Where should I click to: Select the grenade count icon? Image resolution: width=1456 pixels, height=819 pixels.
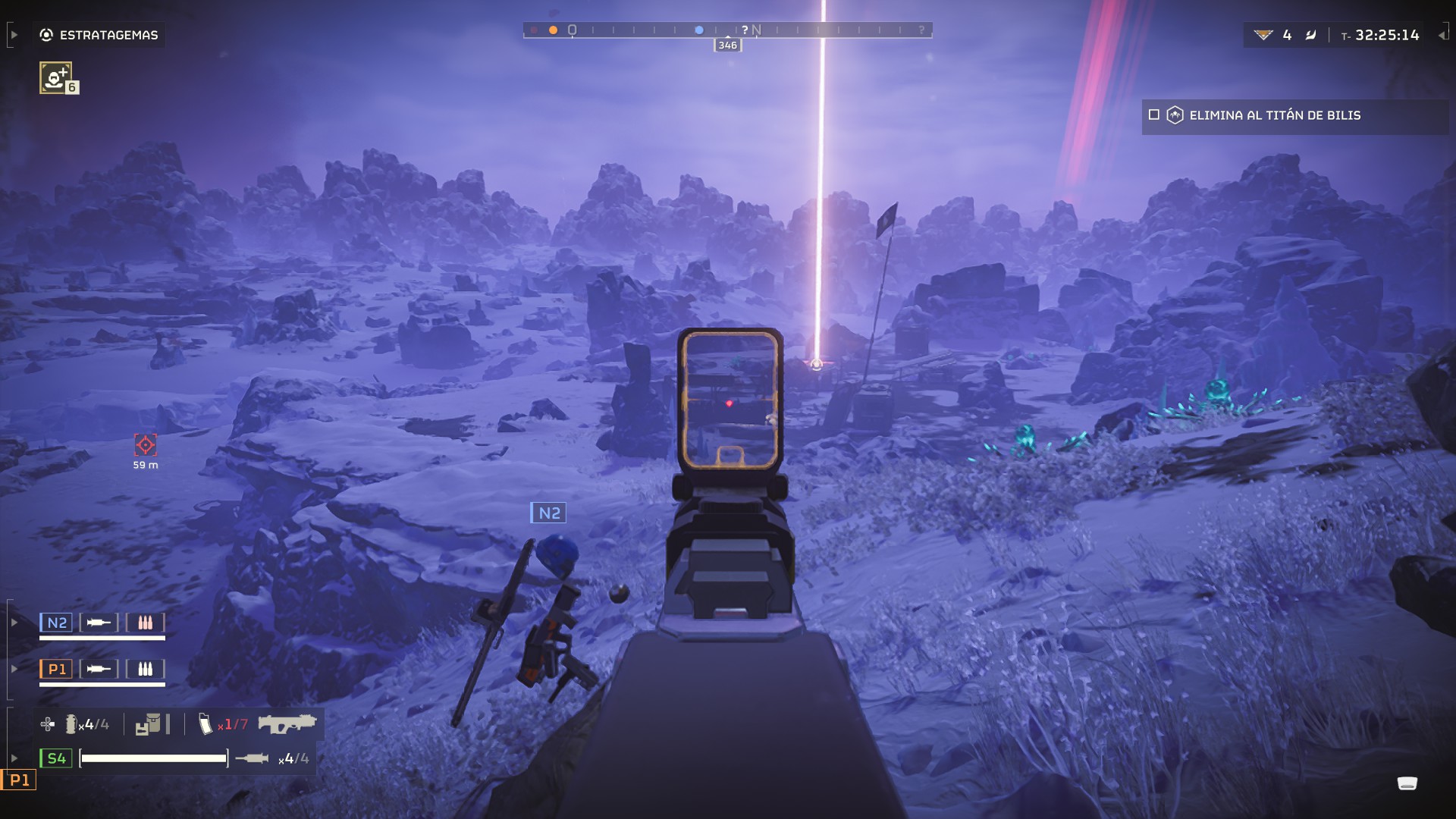(x=71, y=724)
